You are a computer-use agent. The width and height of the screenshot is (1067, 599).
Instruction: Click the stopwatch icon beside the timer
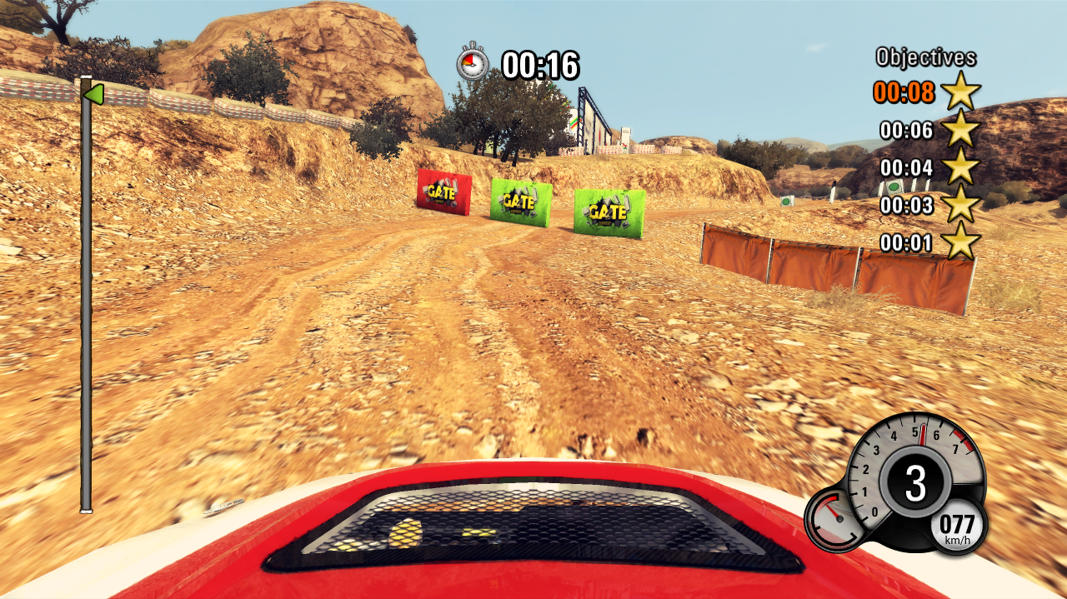tap(472, 64)
